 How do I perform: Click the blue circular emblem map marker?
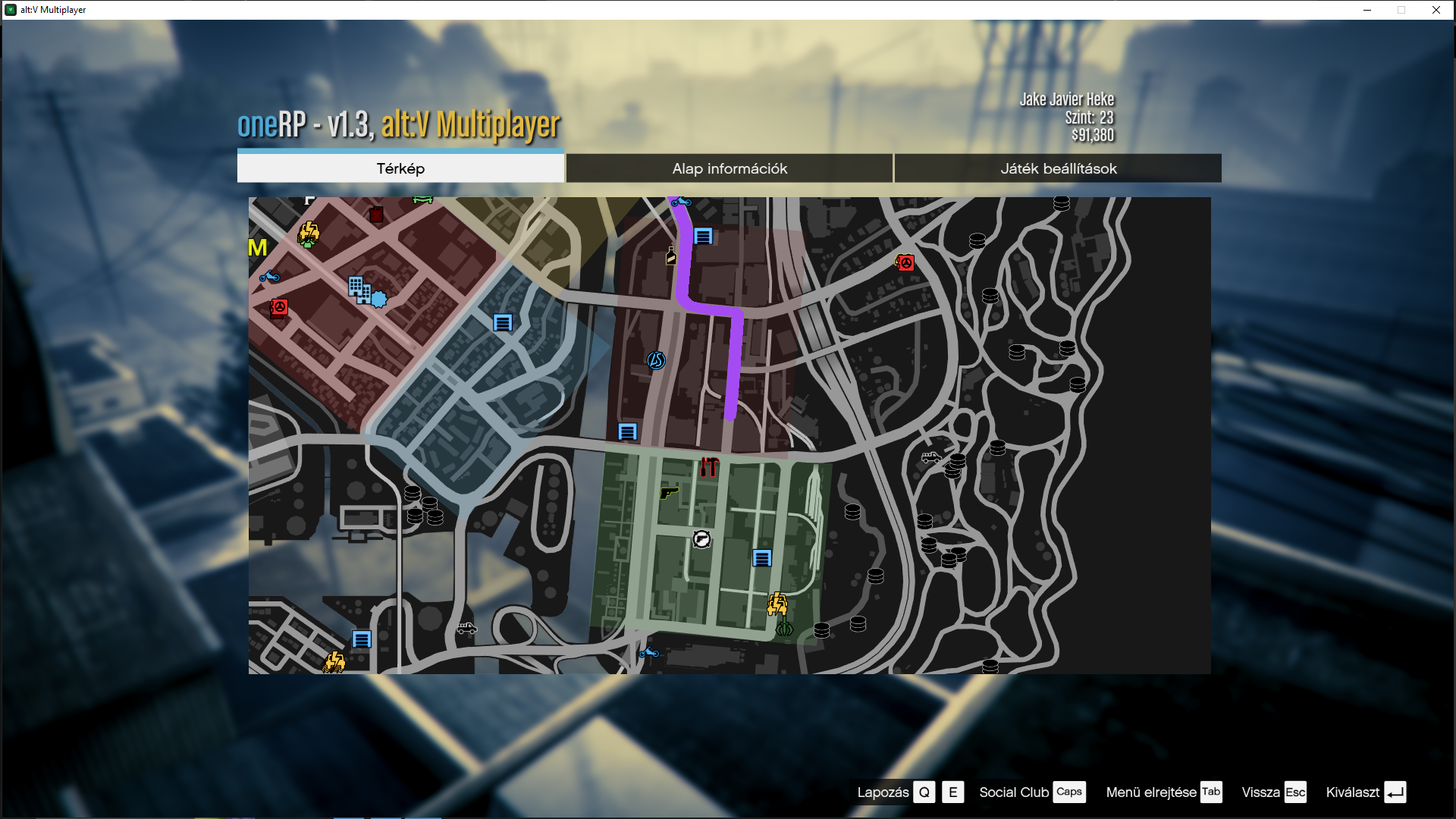656,360
